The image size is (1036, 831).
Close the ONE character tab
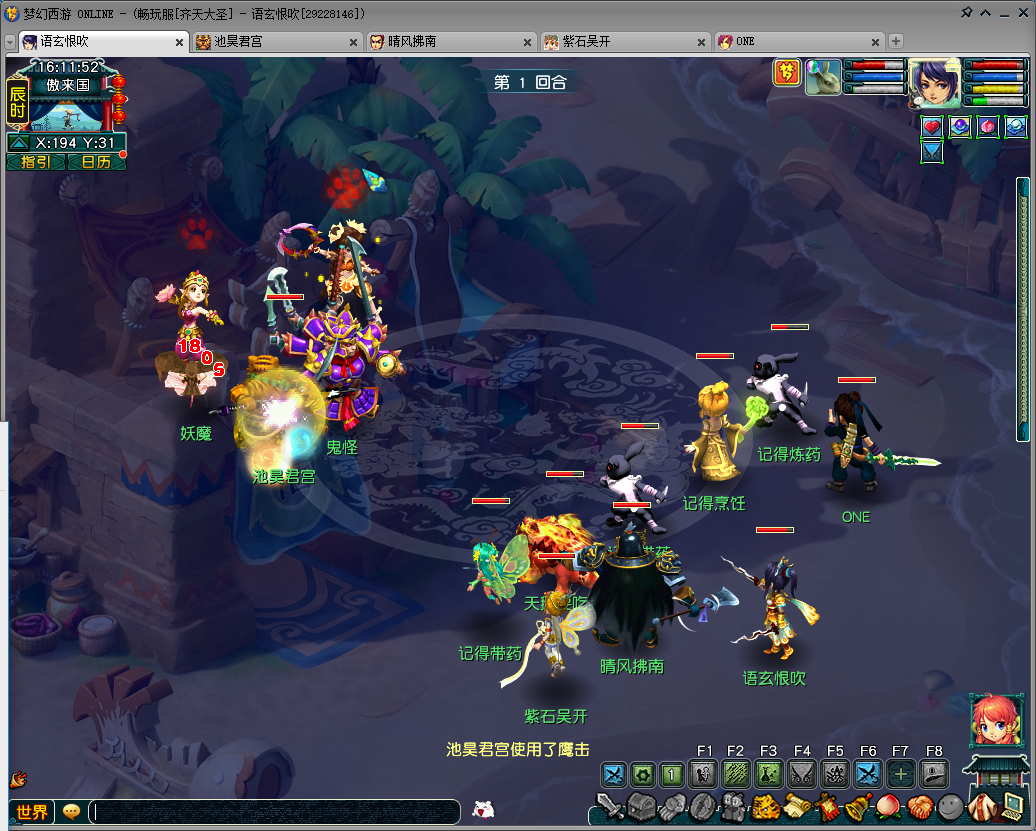pyautogui.click(x=875, y=42)
